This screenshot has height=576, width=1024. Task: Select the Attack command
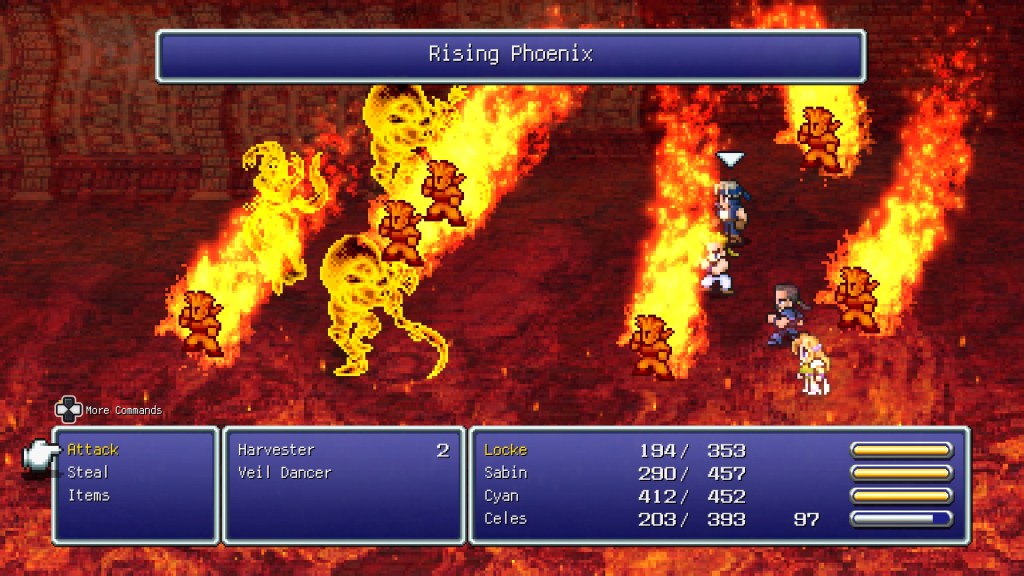point(93,450)
